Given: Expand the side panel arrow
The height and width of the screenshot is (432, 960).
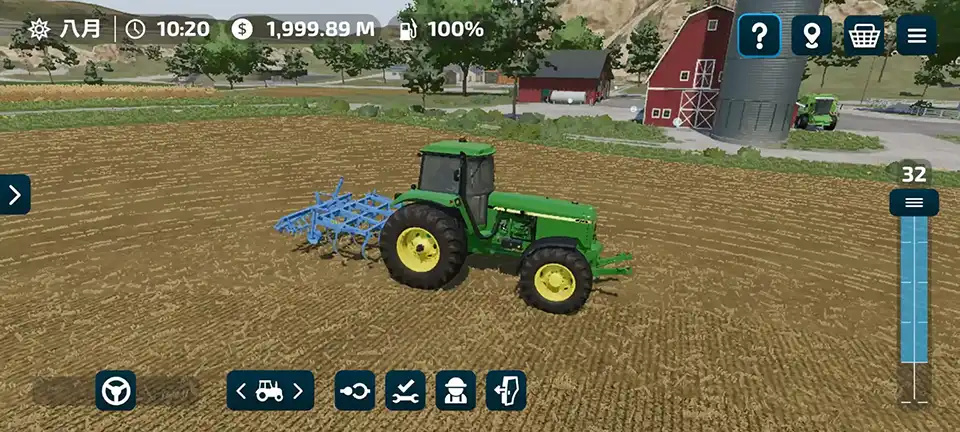Looking at the screenshot, I should [x=14, y=195].
